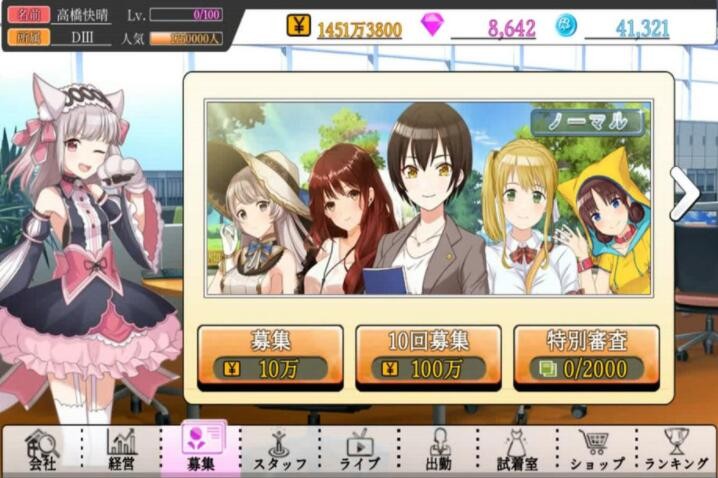Open the 特別審査 special audition button
The image size is (718, 478).
(586, 355)
